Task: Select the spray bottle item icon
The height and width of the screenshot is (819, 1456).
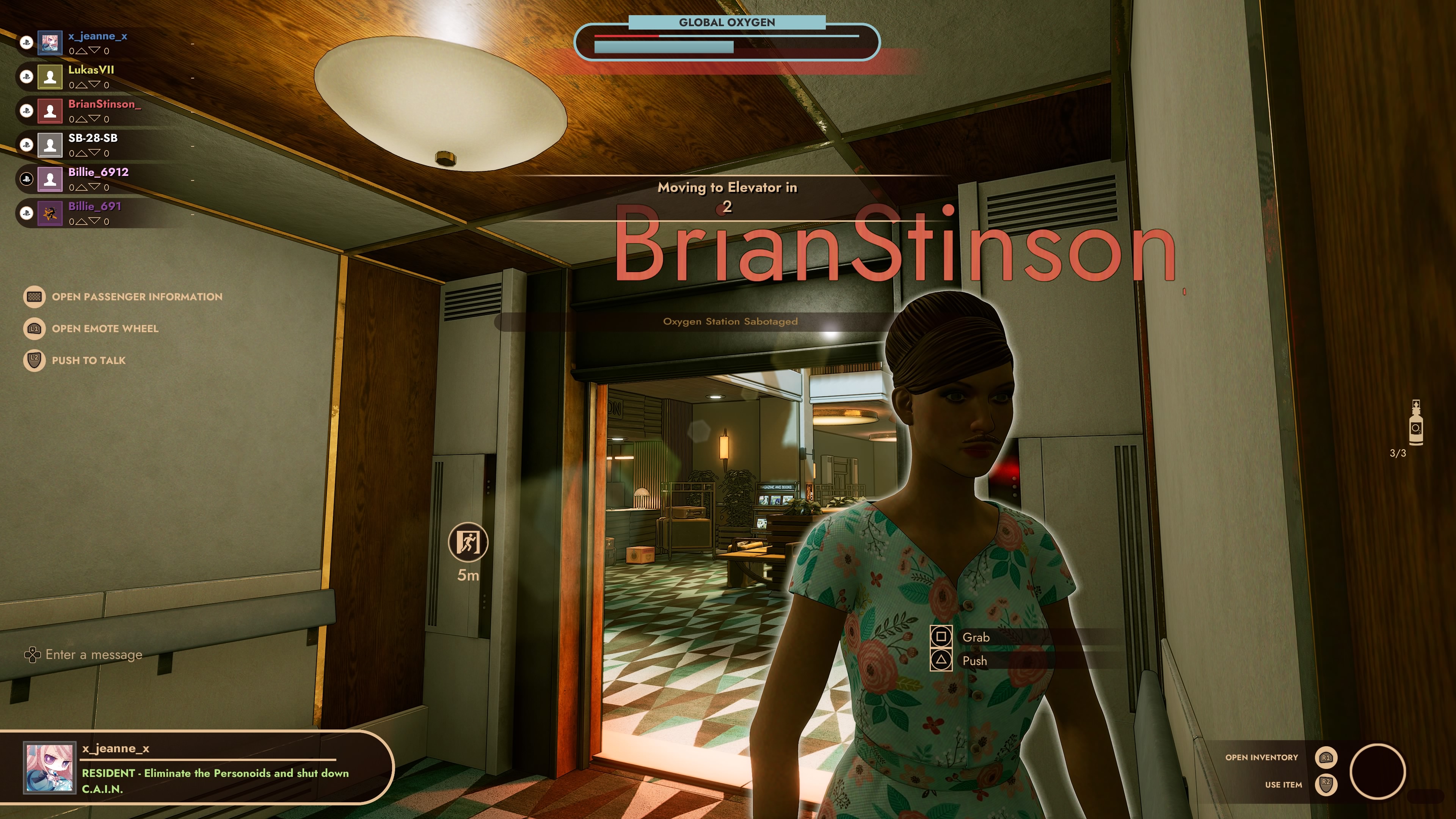Action: (1415, 425)
